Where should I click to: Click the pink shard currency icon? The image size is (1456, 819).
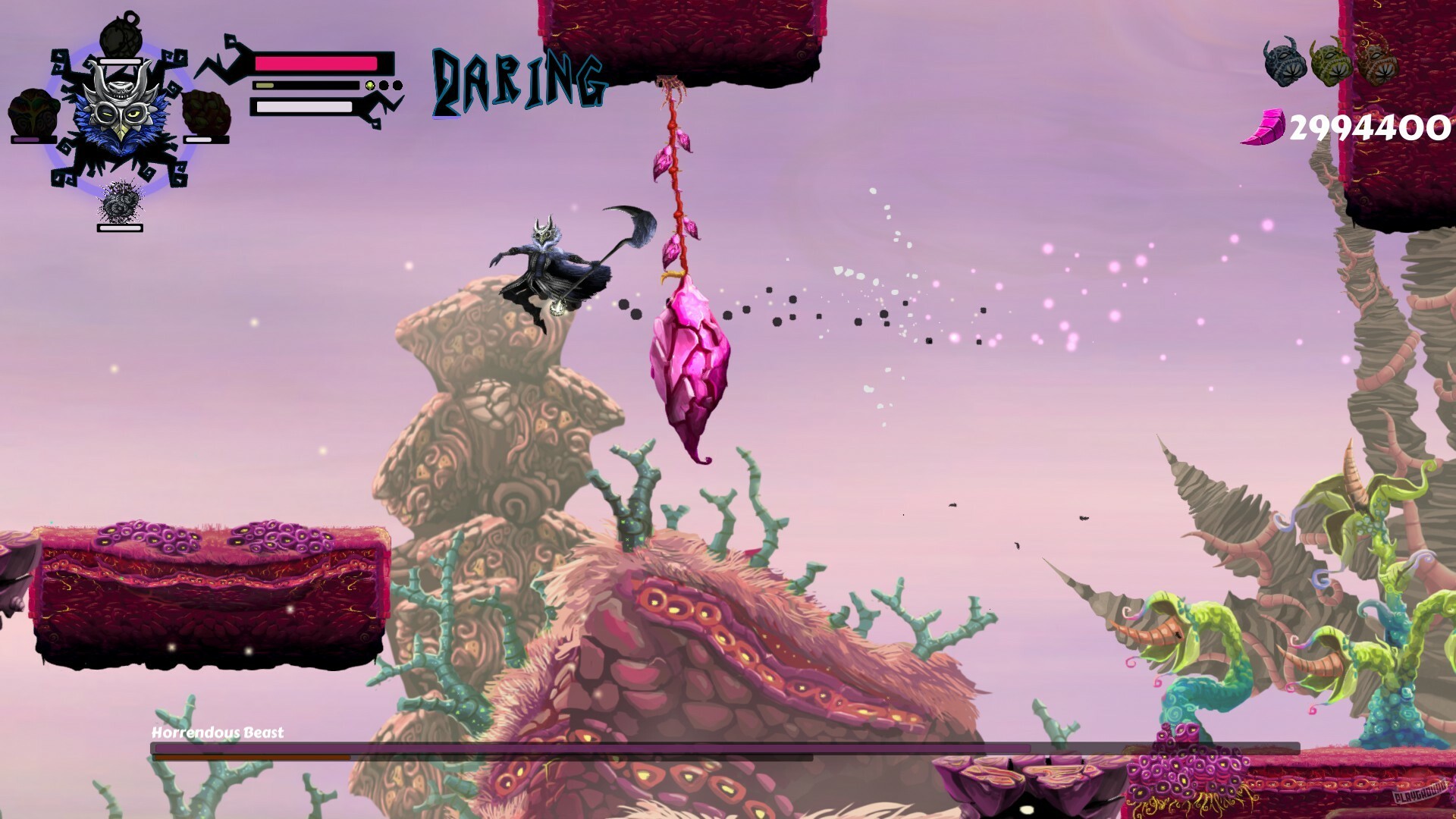tap(1267, 125)
